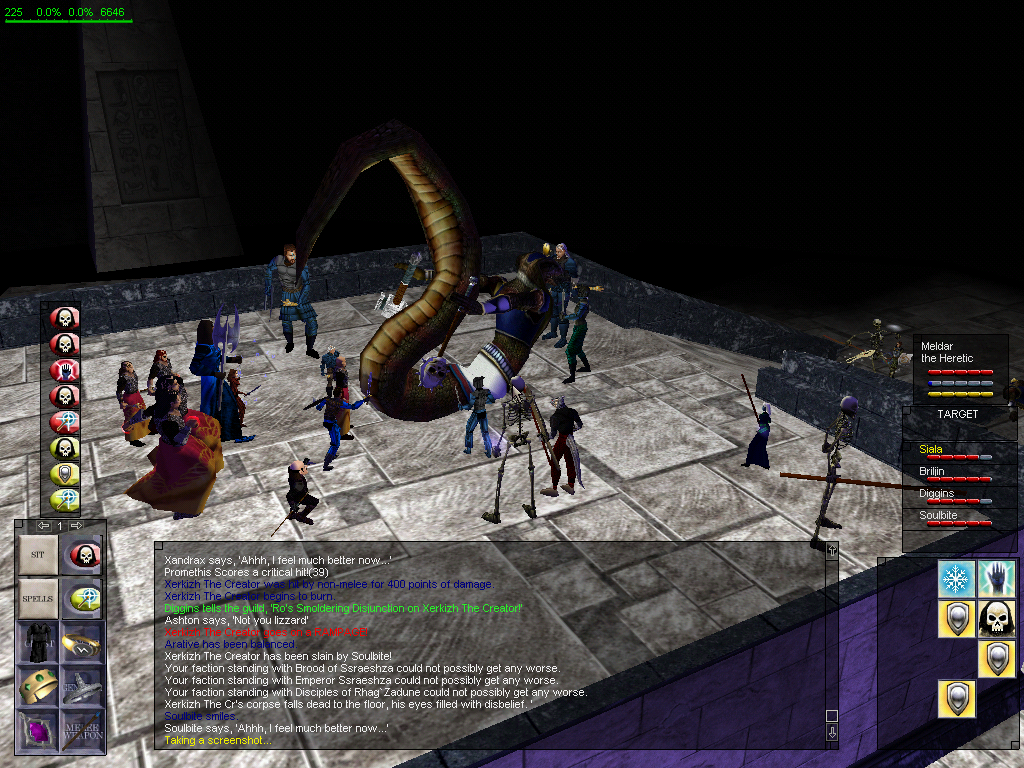Target group member Brilijn
Viewport: 1024px width, 768px height.
[x=932, y=472]
